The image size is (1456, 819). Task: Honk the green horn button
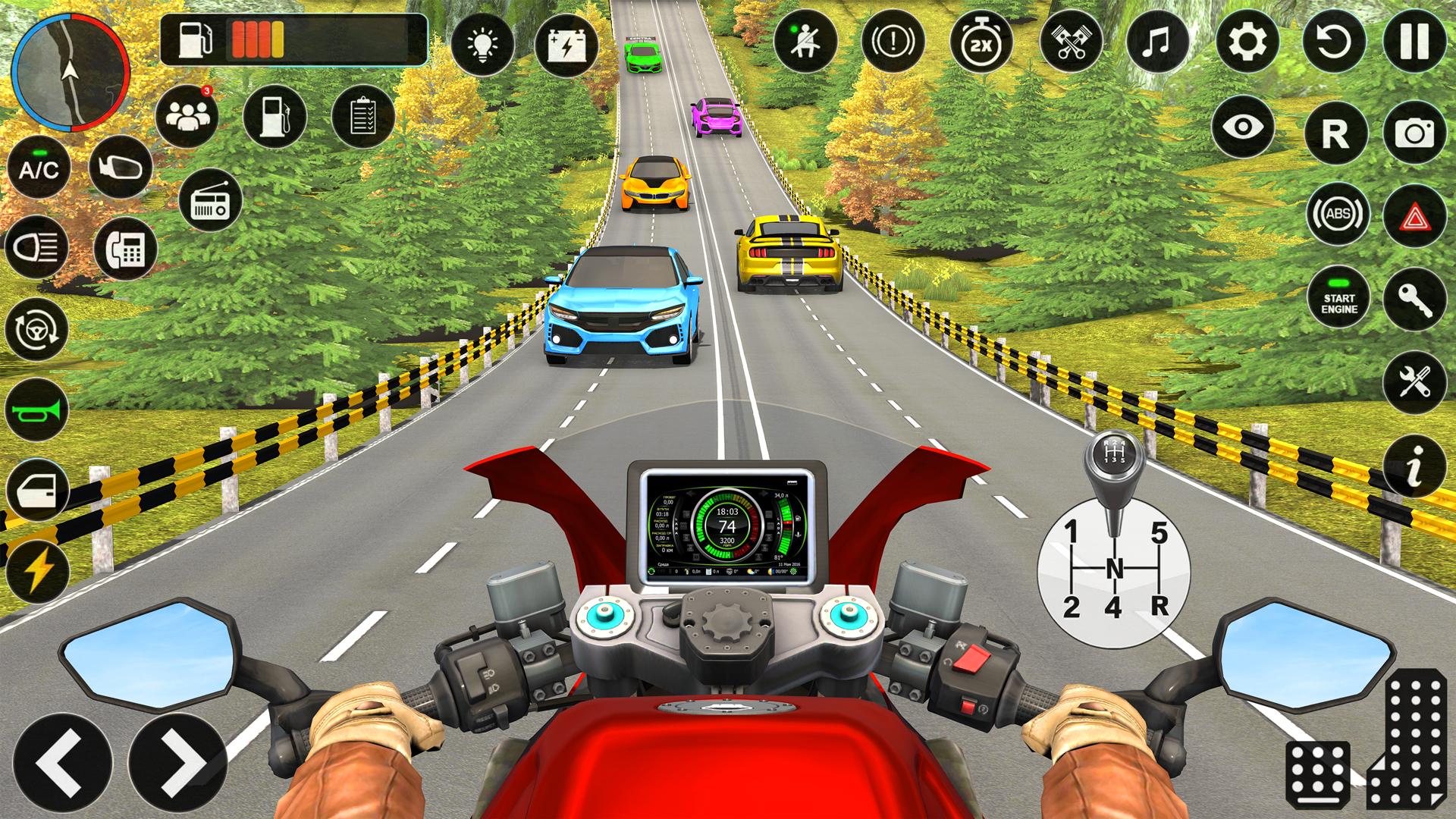pyautogui.click(x=37, y=410)
